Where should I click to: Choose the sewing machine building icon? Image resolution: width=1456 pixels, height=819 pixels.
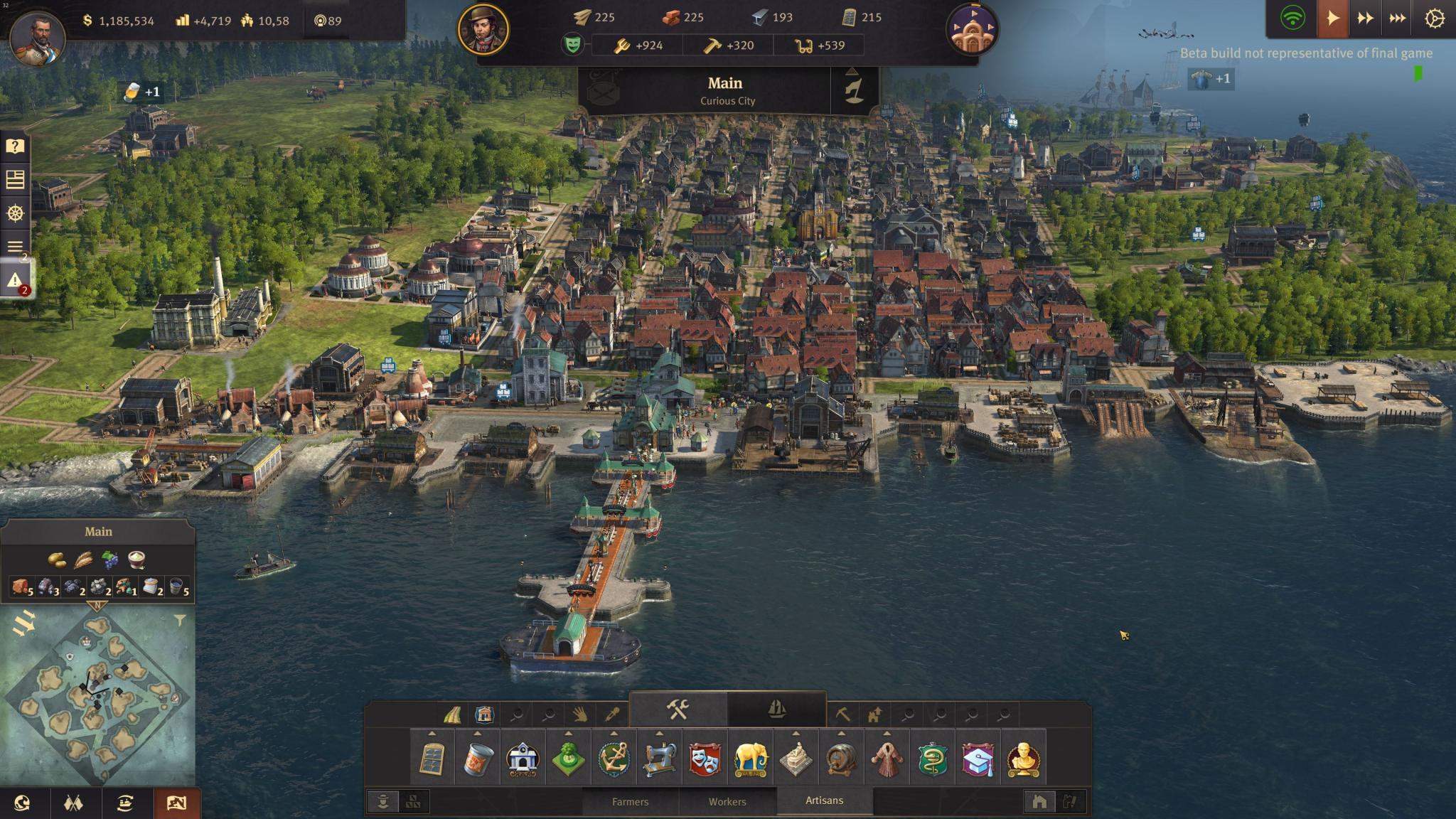point(659,759)
